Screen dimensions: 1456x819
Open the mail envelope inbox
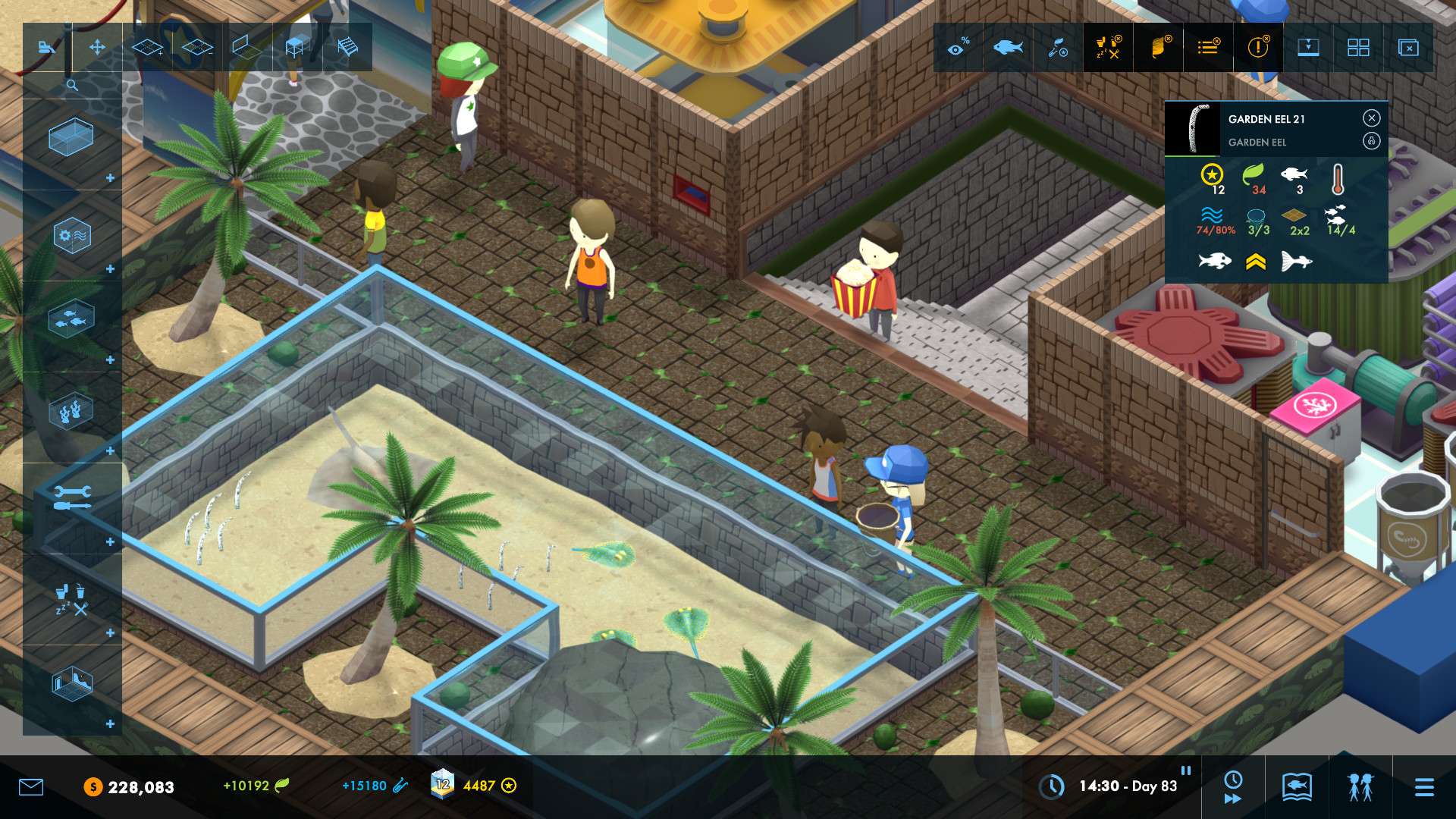pos(31,787)
